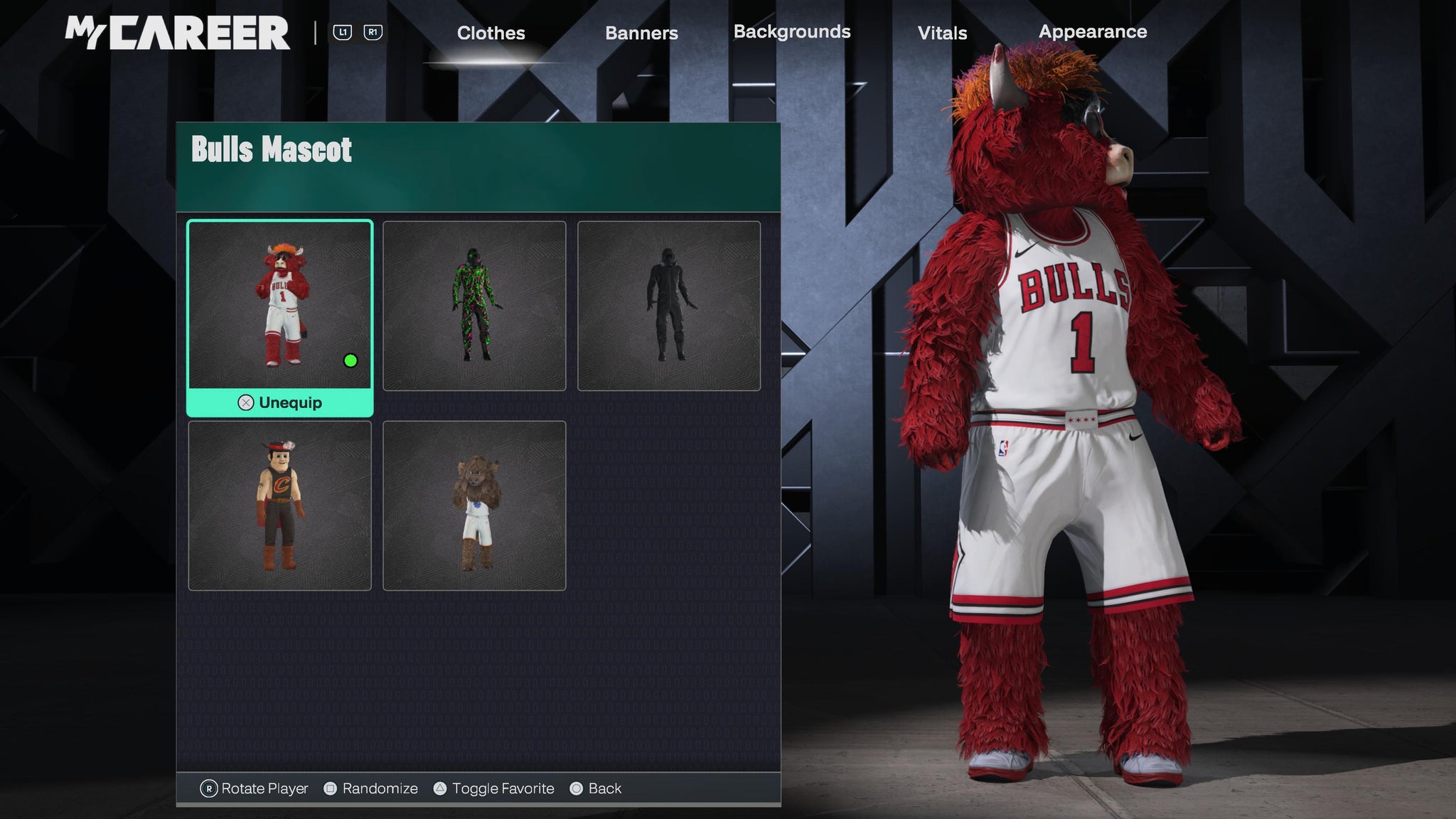The width and height of the screenshot is (1456, 819).
Task: Choose the brown furry bison mascot outfit
Action: (474, 505)
